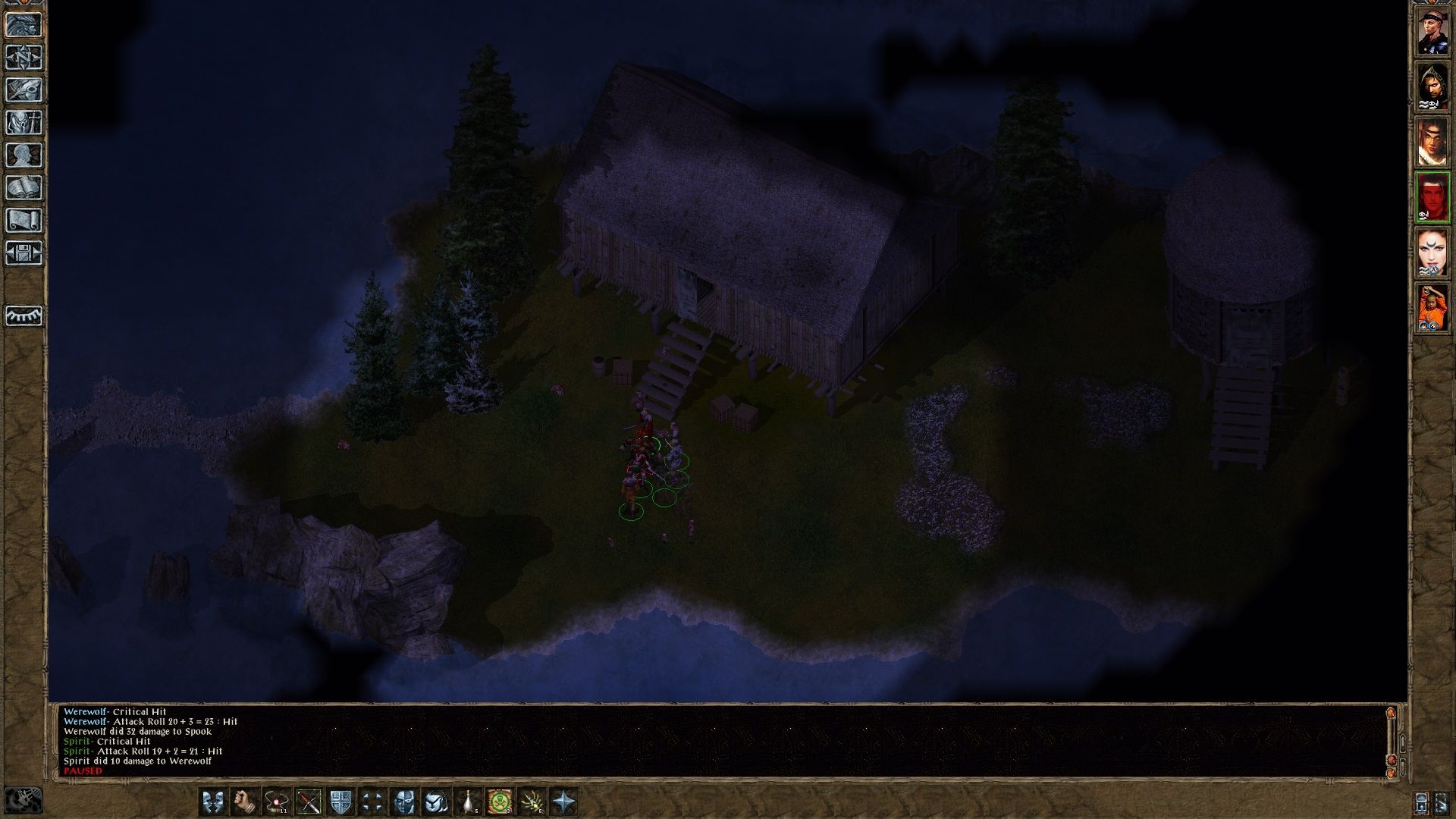Image resolution: width=1456 pixels, height=819 pixels.
Task: Activate the Guard shield action
Action: coord(341,802)
